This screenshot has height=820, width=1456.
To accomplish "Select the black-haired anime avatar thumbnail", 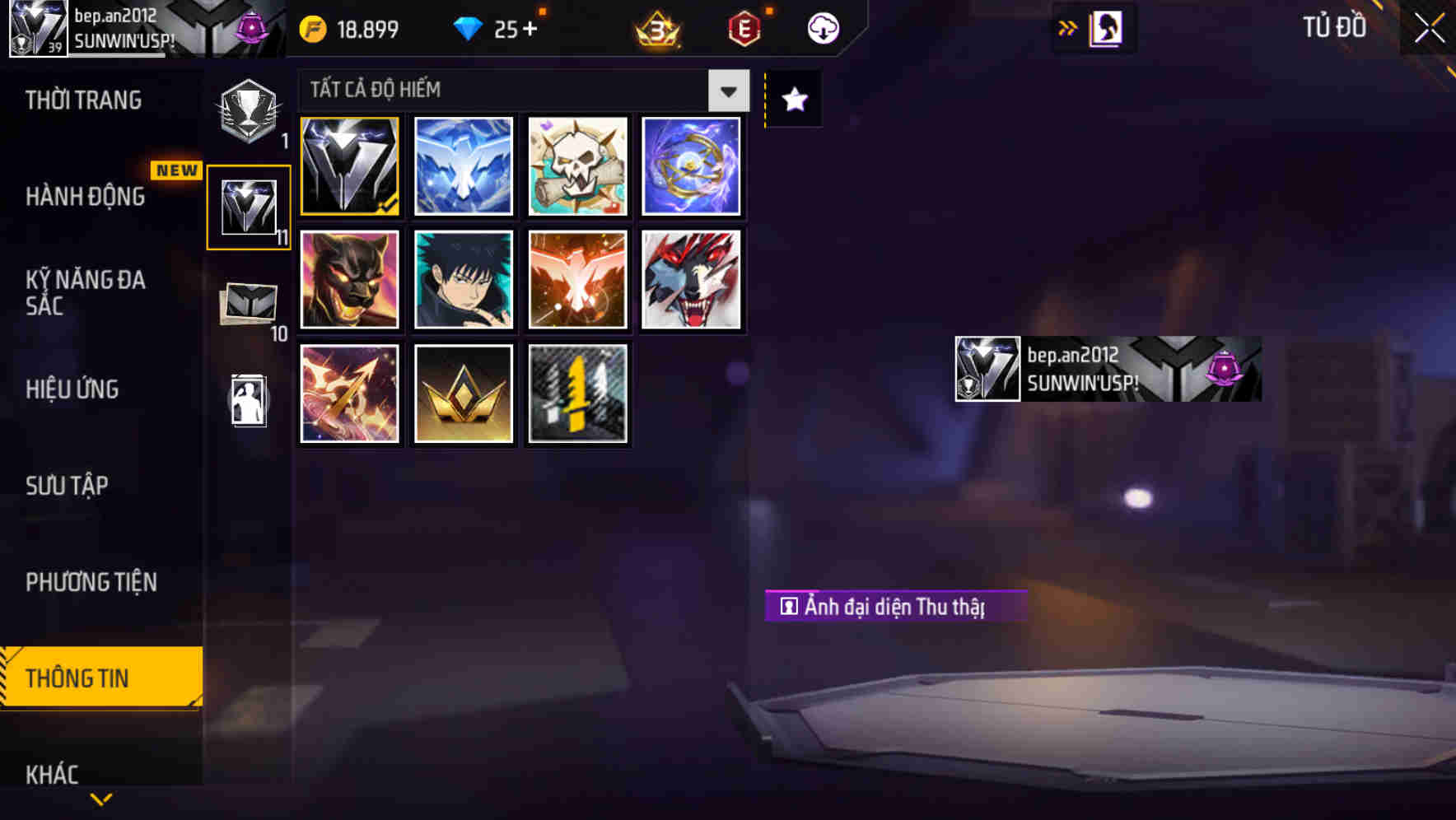I will pyautogui.click(x=463, y=280).
